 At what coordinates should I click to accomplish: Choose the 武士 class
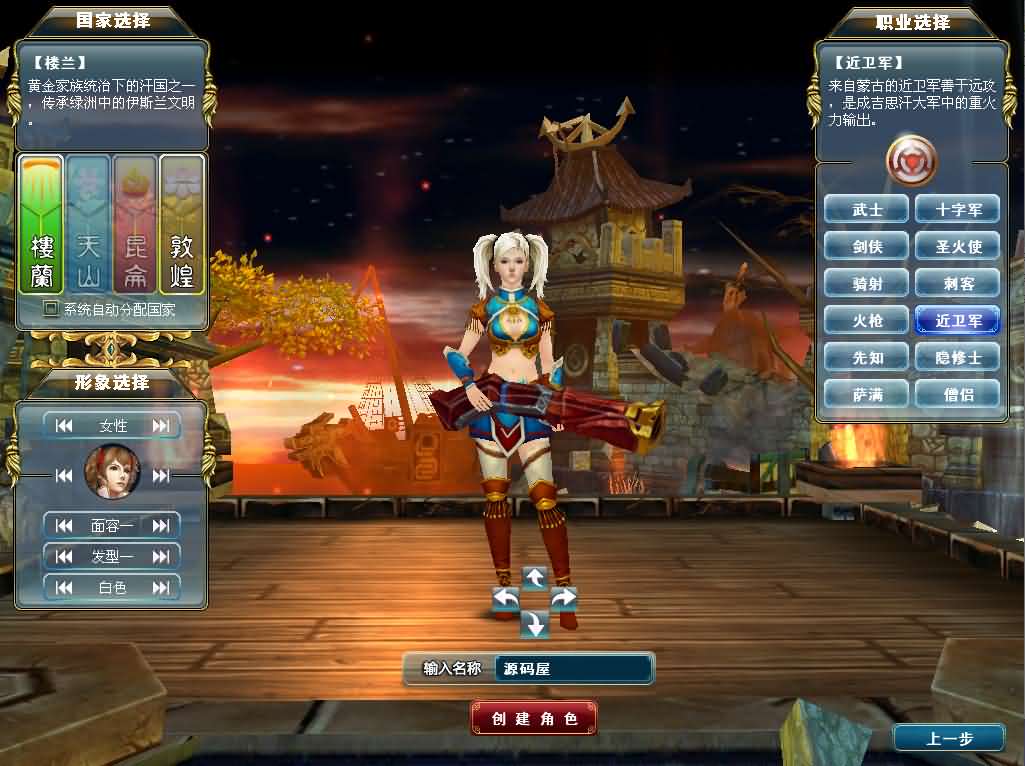867,210
